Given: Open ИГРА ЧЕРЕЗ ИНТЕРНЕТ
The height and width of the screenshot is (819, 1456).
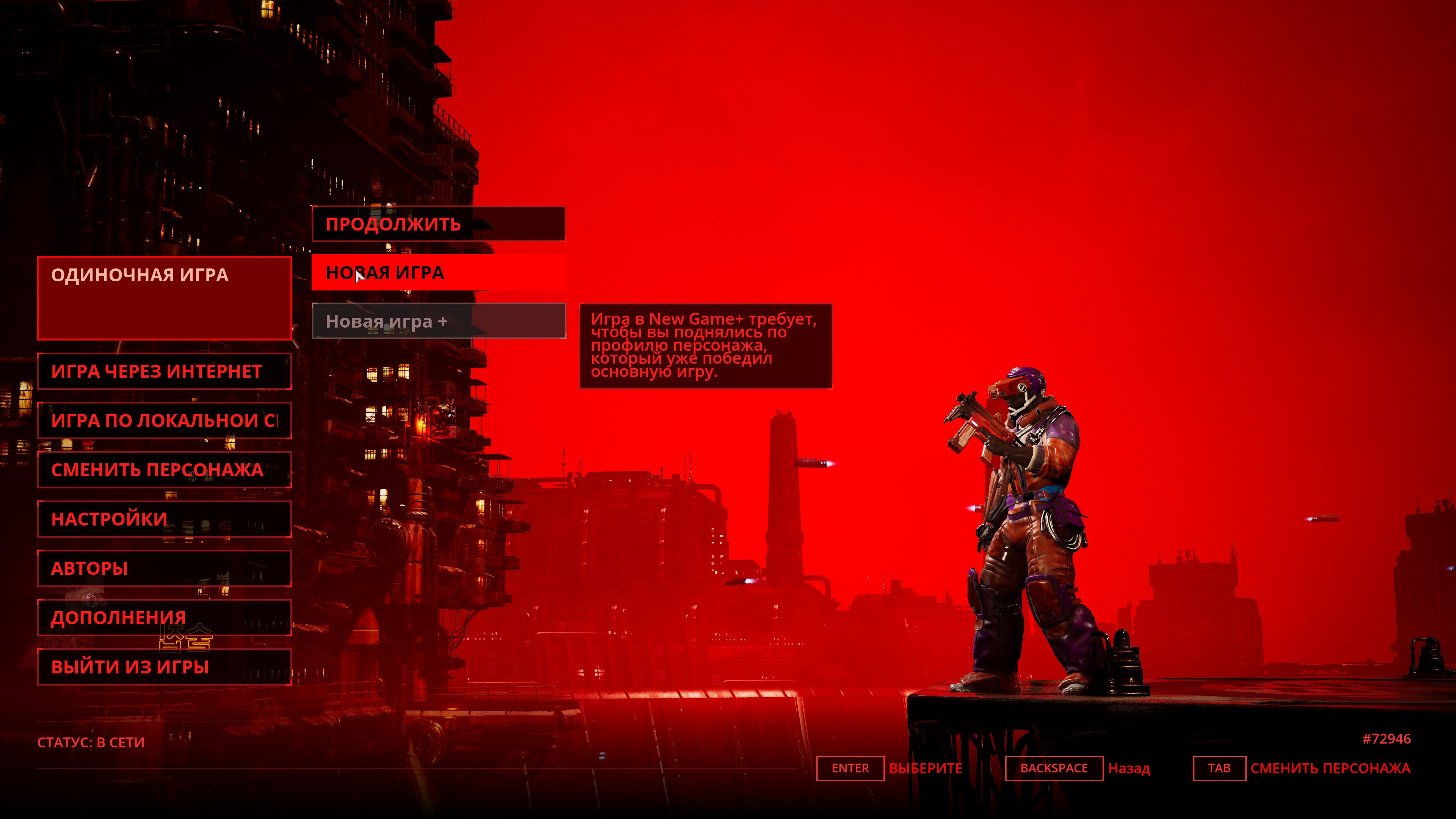Looking at the screenshot, I should tap(164, 371).
